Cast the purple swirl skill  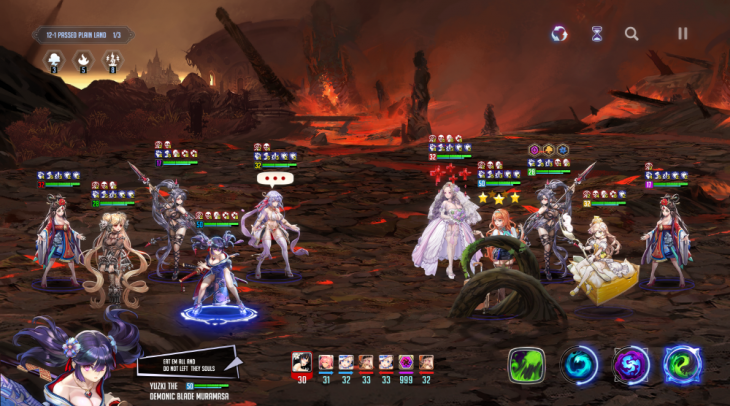coord(631,365)
